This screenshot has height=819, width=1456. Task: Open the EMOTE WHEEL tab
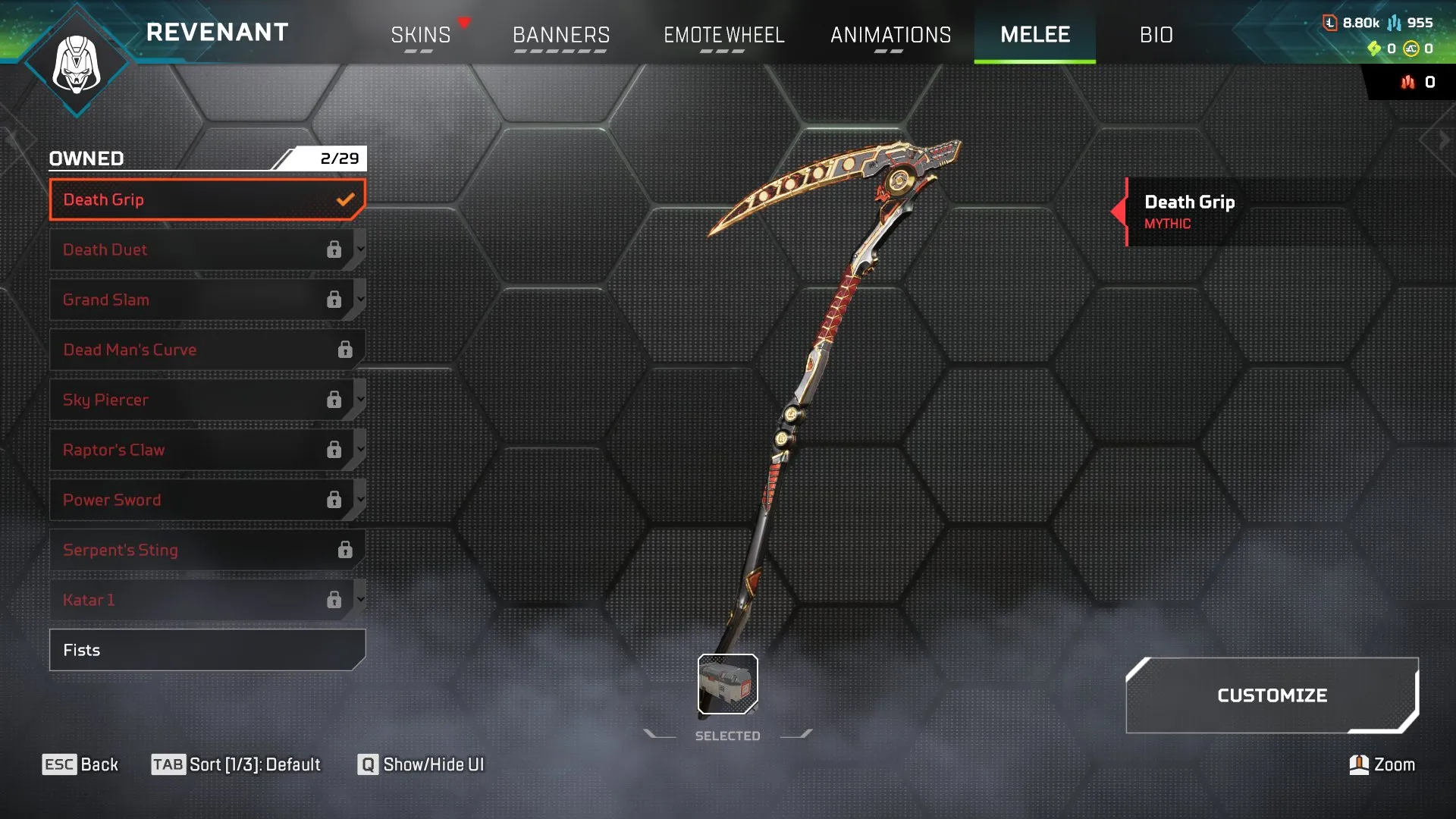724,35
